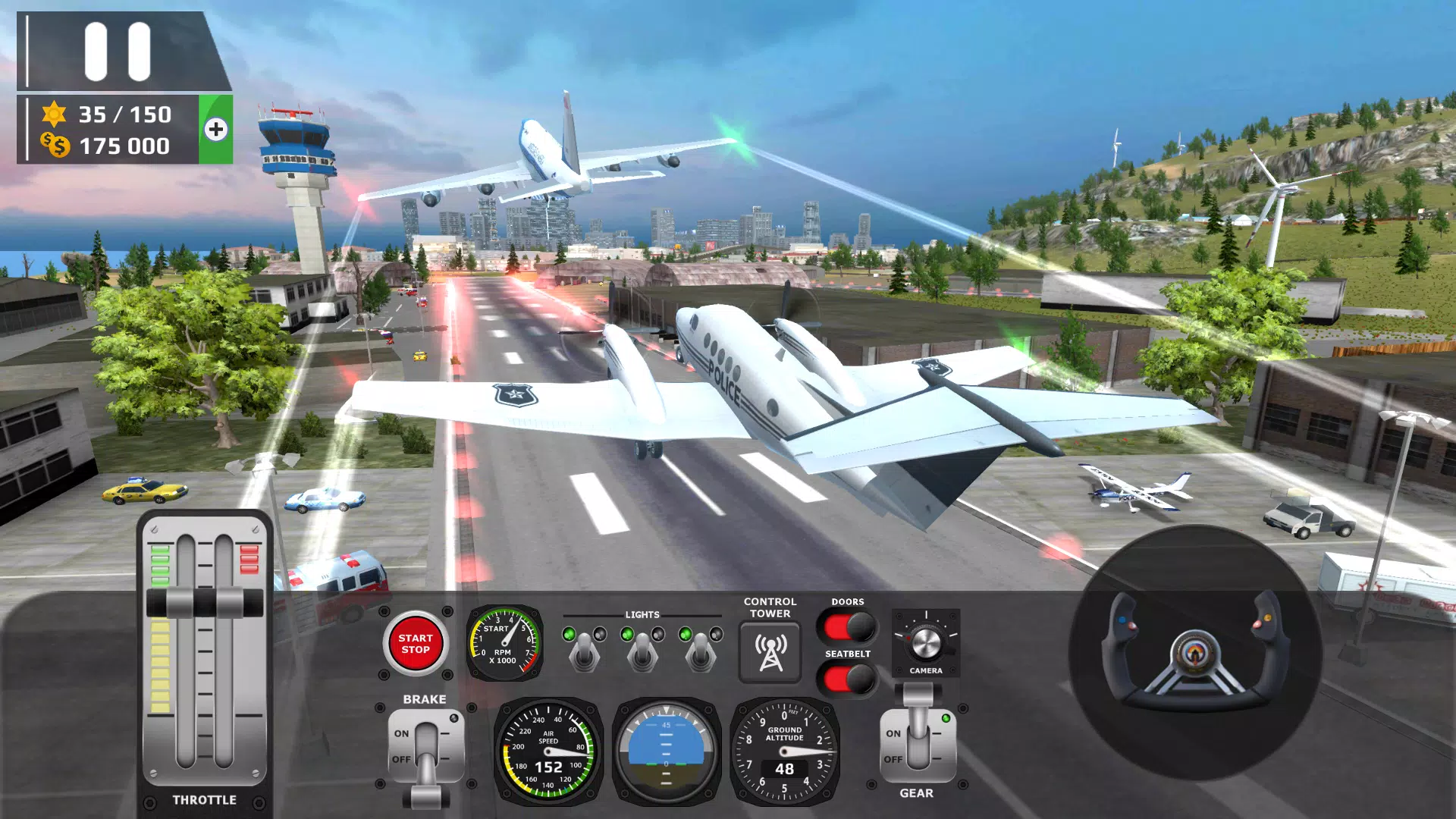
Task: Tap the Air Speed indicator
Action: (x=549, y=751)
